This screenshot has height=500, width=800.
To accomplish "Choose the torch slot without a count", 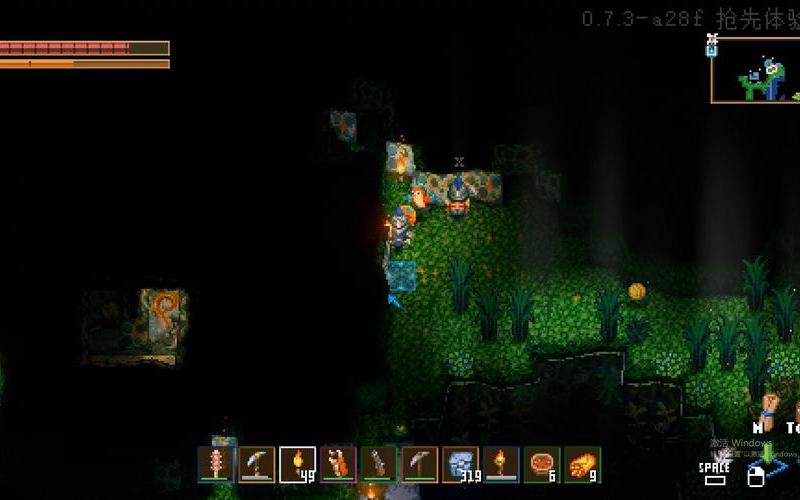I will point(502,464).
